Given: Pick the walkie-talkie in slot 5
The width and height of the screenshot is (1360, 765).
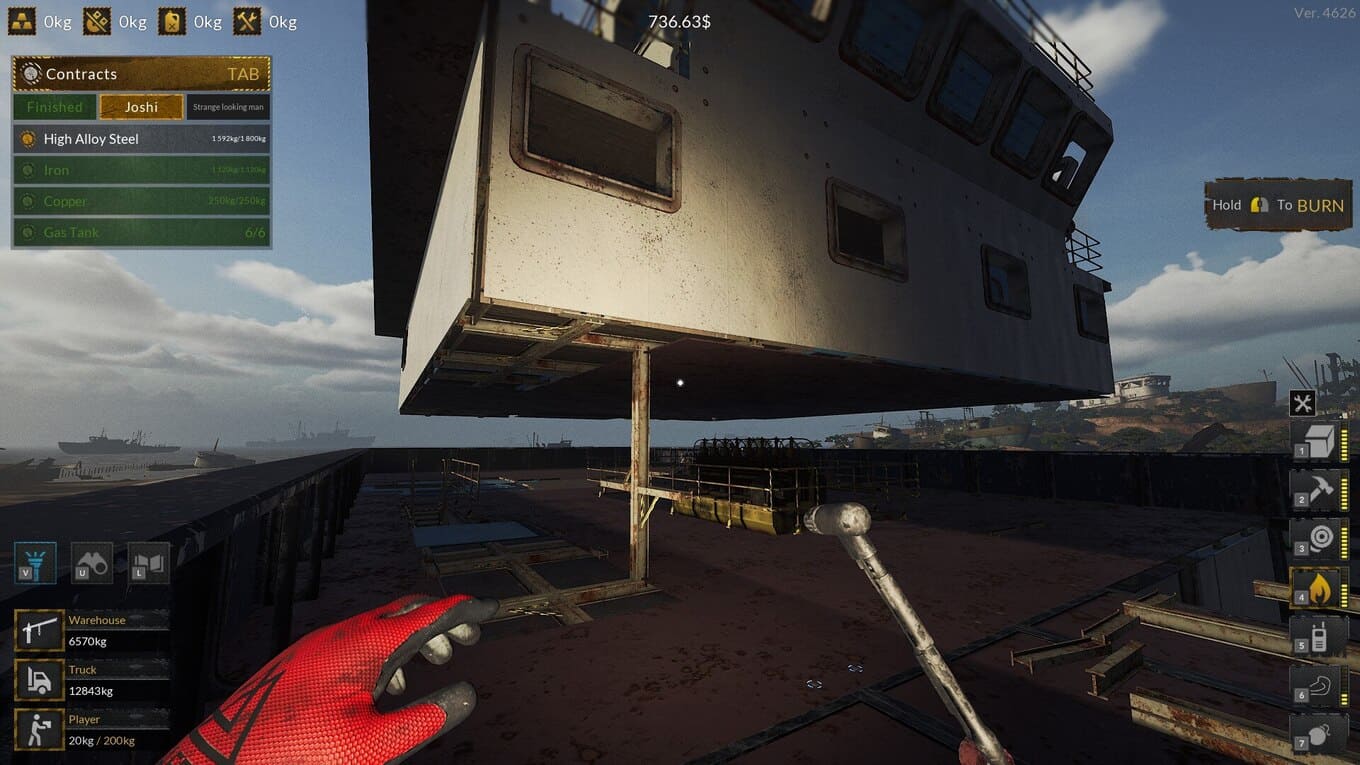Looking at the screenshot, I should pyautogui.click(x=1318, y=637).
